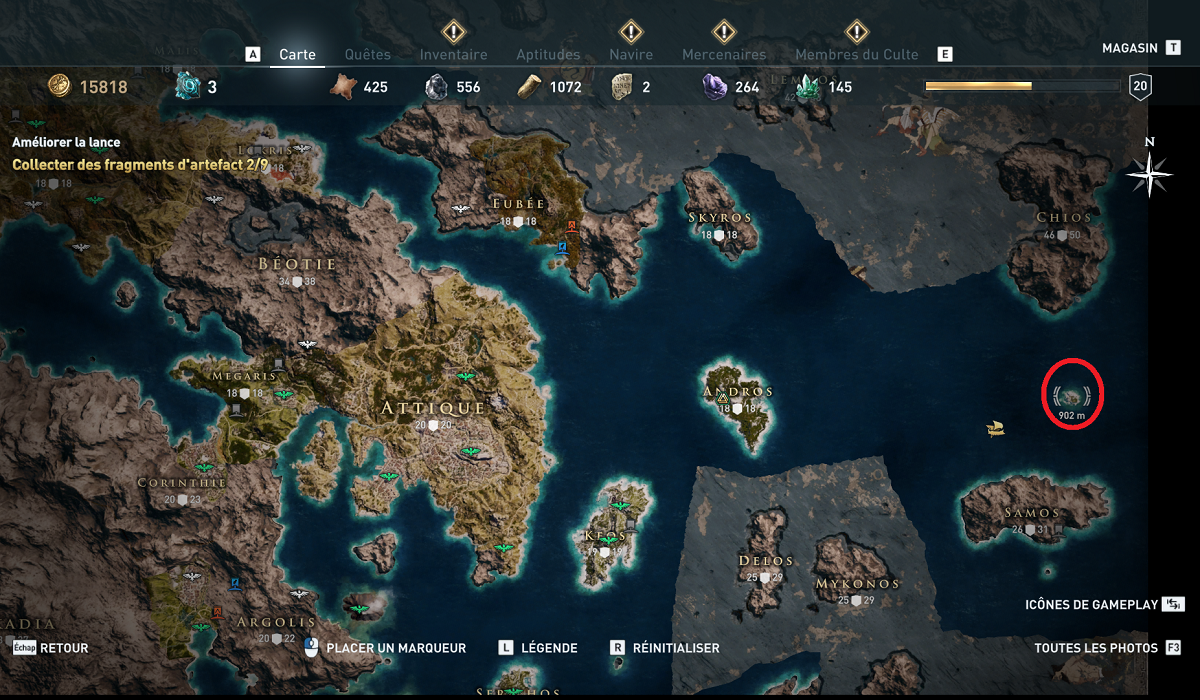Select the Attique region label
This screenshot has height=700, width=1200.
(433, 408)
